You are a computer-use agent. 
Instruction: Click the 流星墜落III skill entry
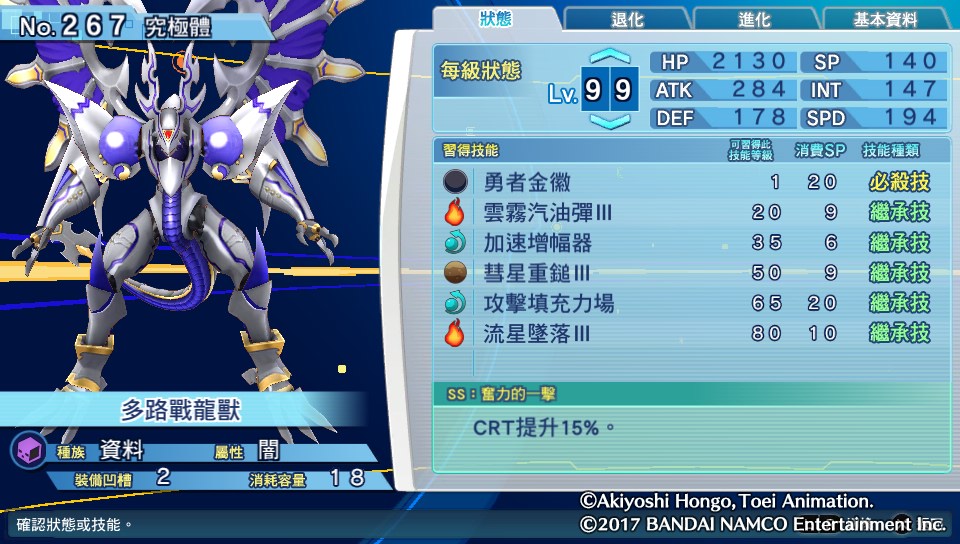click(x=688, y=333)
